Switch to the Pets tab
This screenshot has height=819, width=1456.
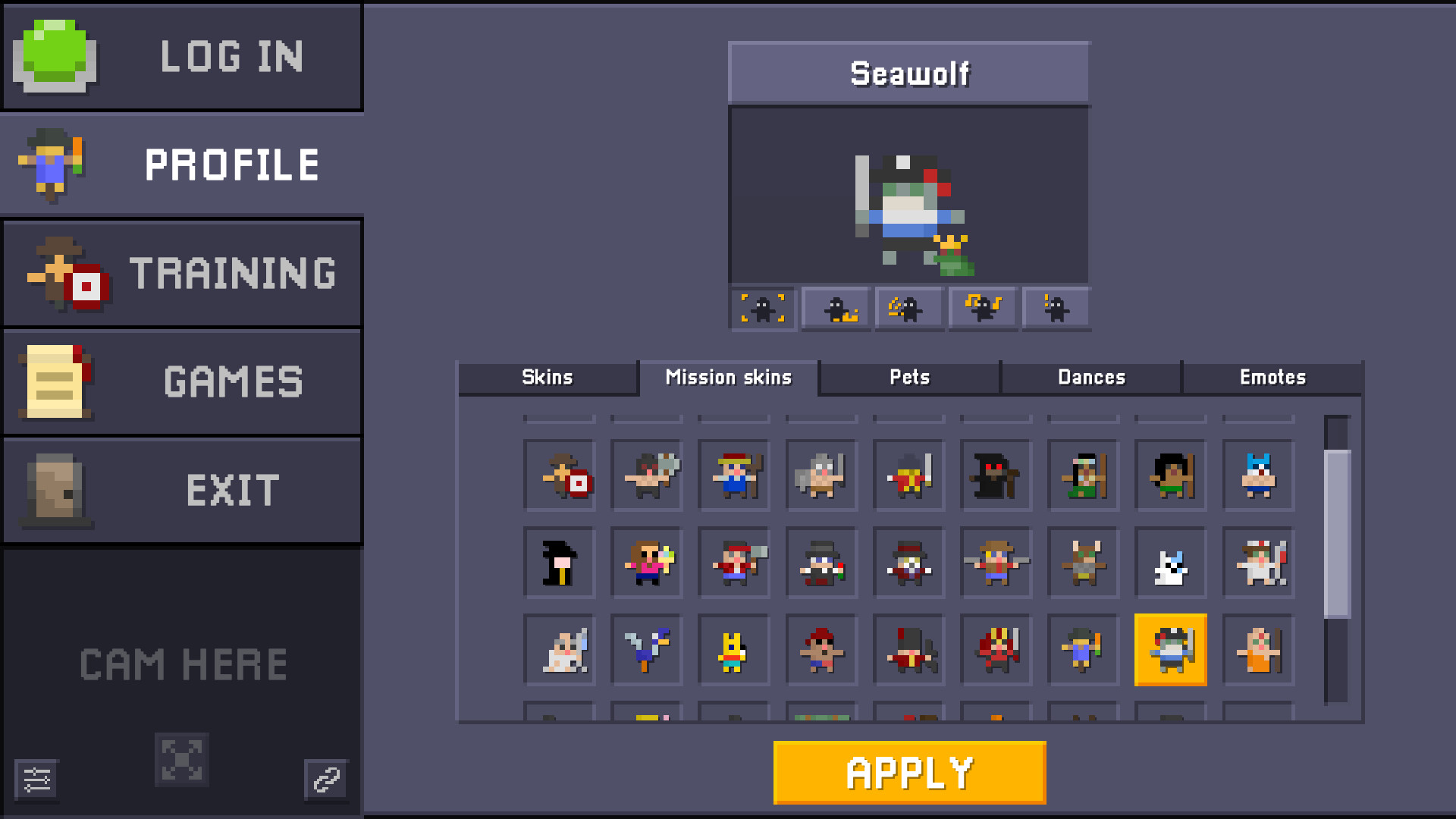[x=909, y=377]
